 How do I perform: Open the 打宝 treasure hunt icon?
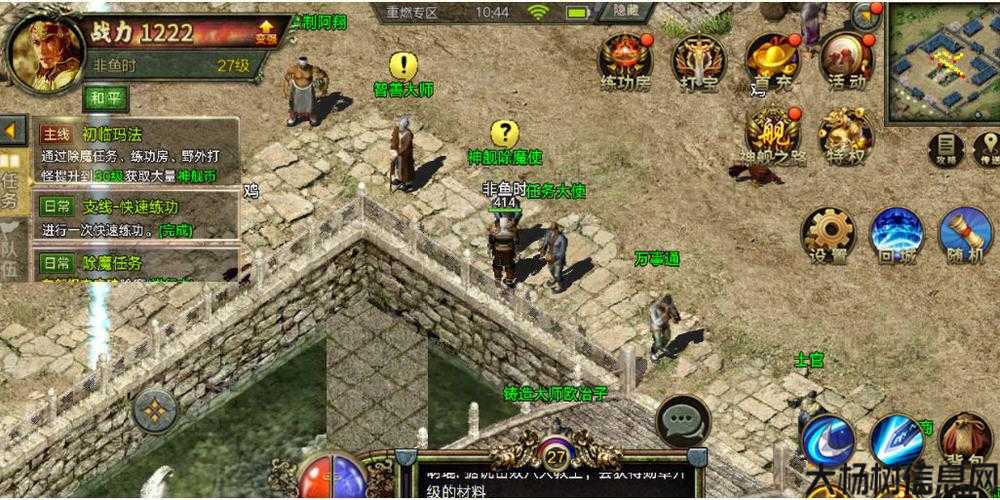(696, 60)
